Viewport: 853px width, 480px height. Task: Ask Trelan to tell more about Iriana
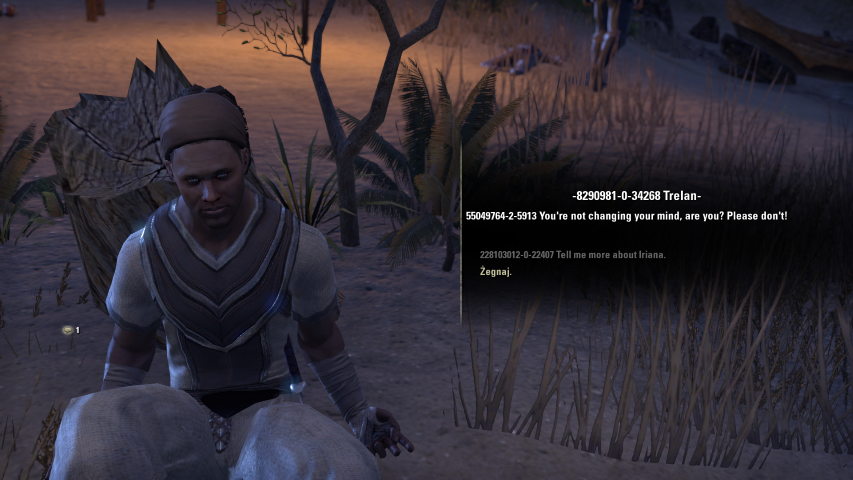pos(573,255)
